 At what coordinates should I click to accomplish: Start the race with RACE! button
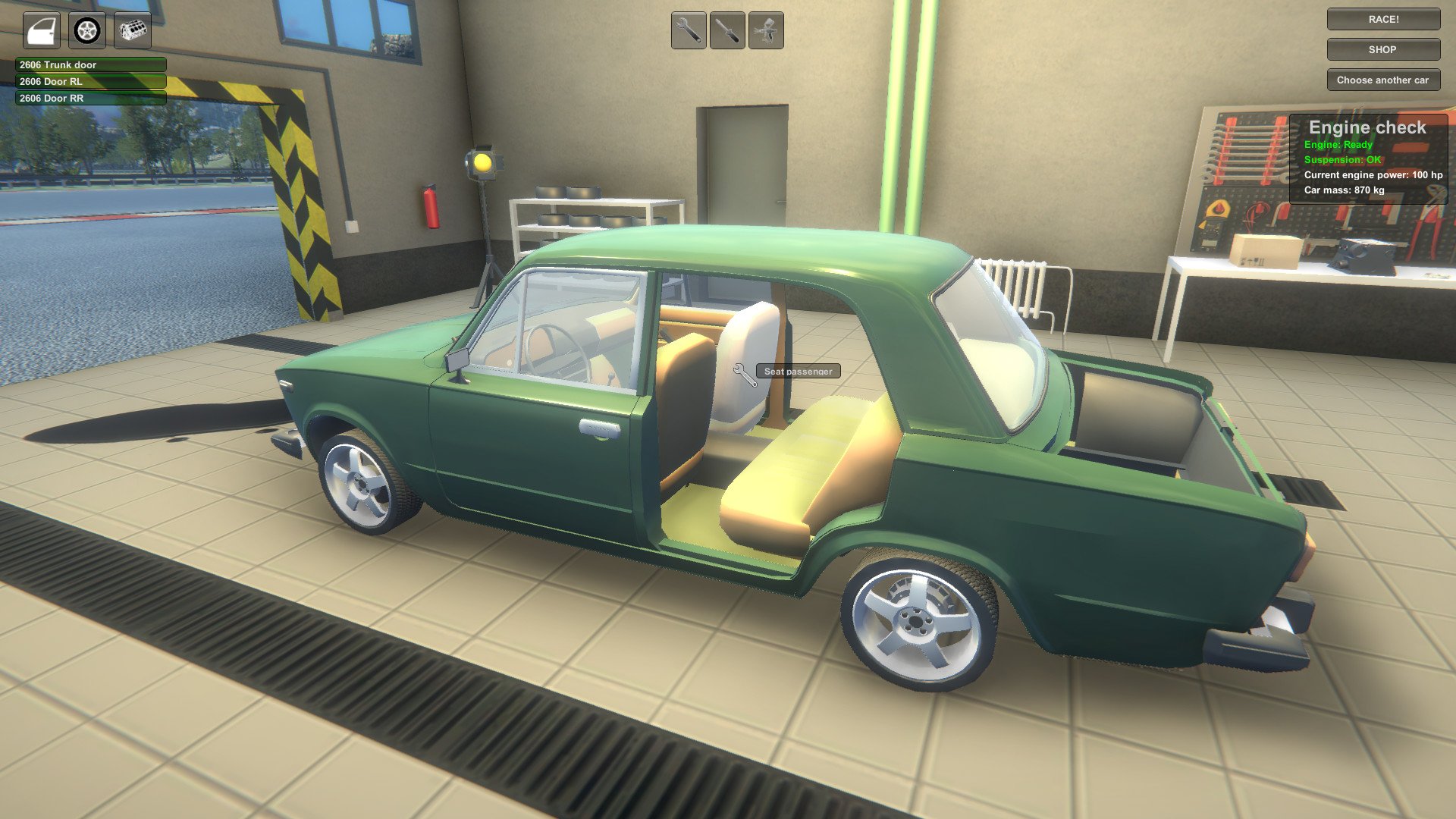pyautogui.click(x=1383, y=20)
